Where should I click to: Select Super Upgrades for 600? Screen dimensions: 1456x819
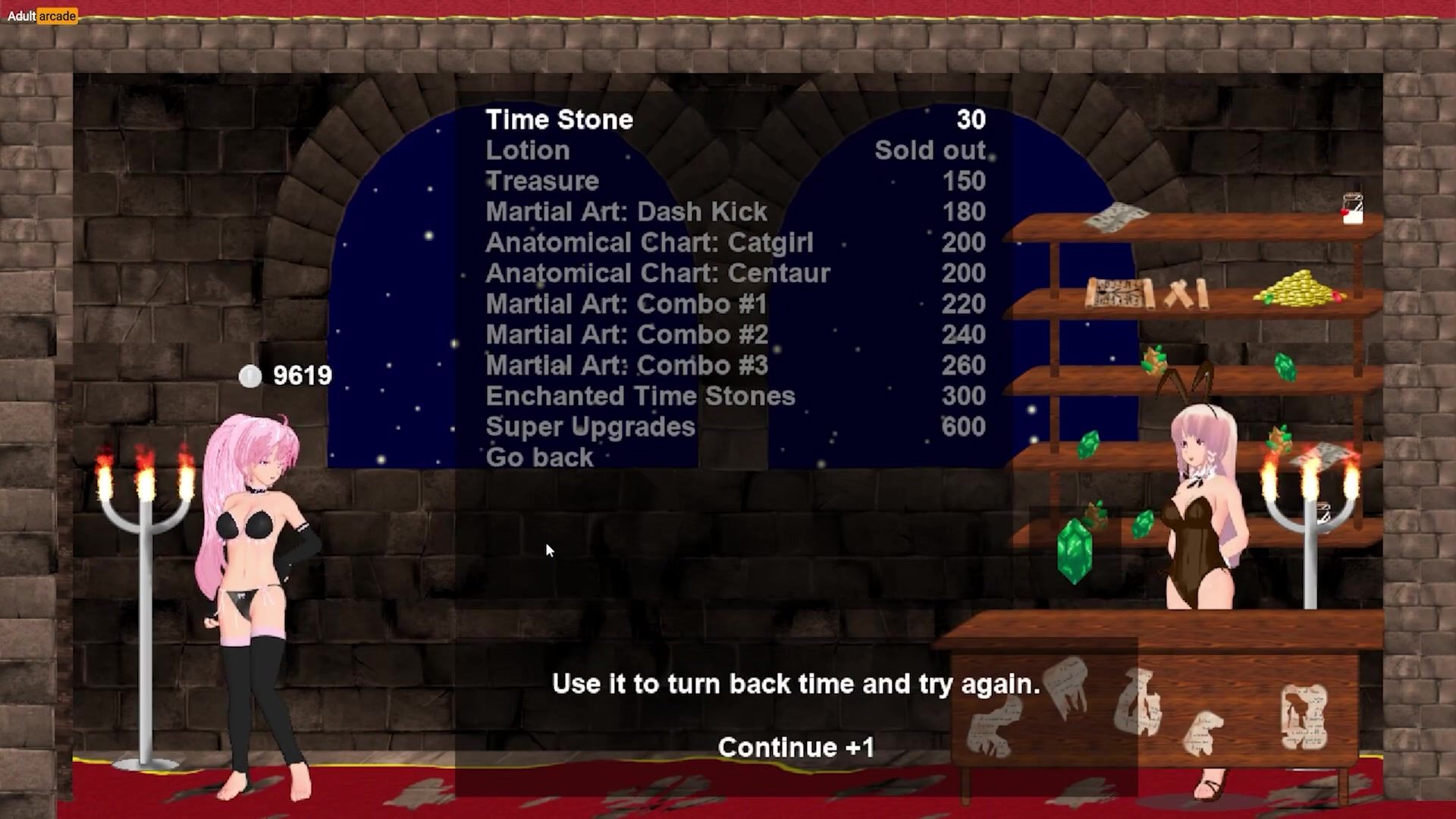590,427
